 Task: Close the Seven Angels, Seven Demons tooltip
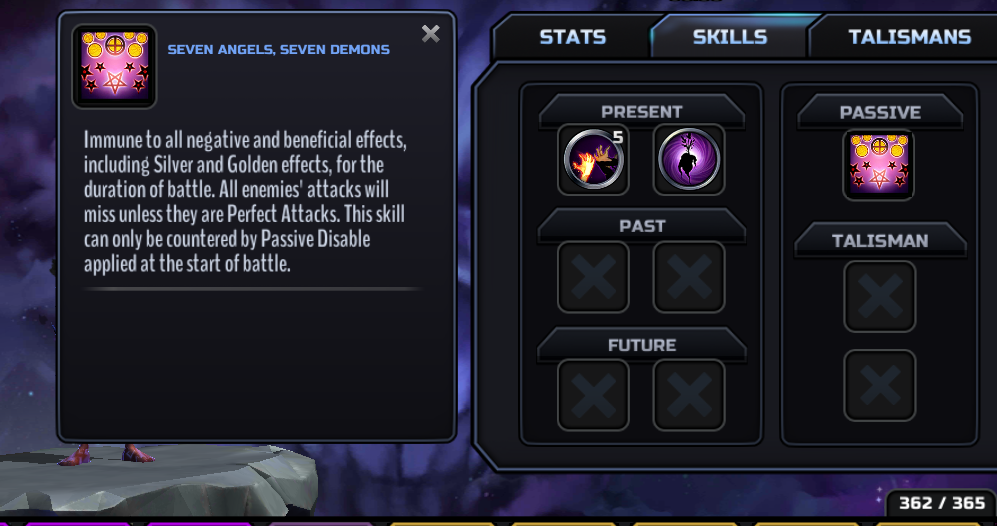tap(431, 34)
